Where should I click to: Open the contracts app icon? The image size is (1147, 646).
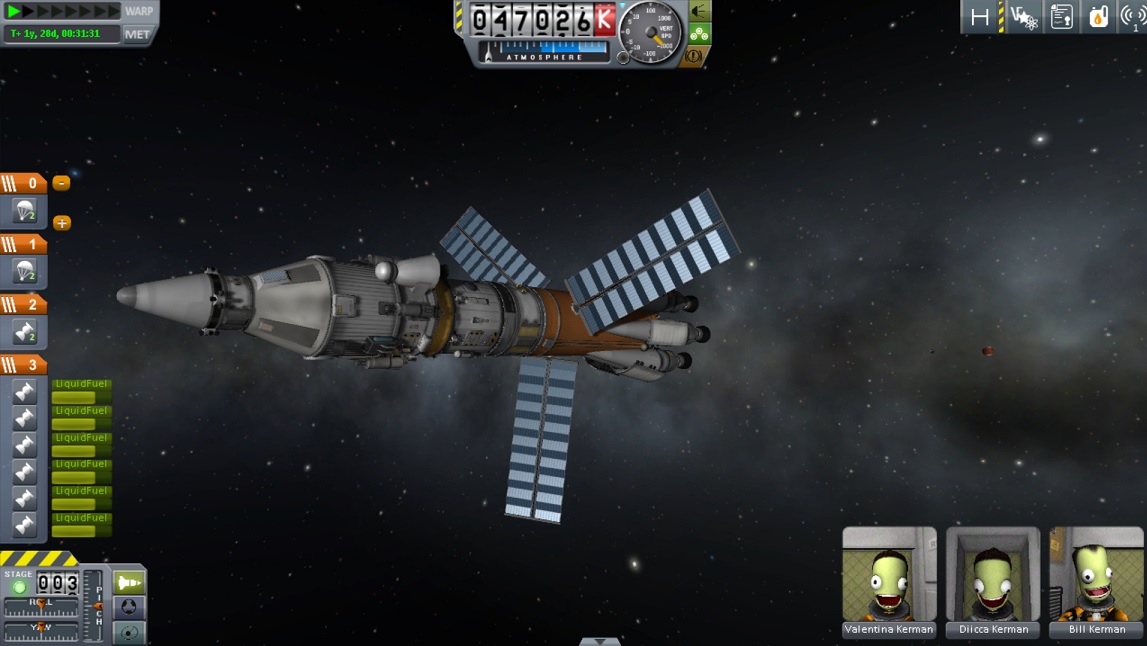[1061, 17]
